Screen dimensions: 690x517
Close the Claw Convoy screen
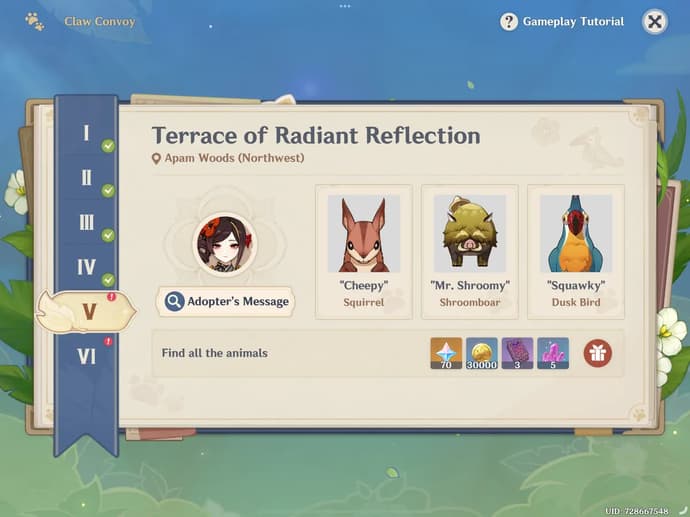pyautogui.click(x=654, y=22)
